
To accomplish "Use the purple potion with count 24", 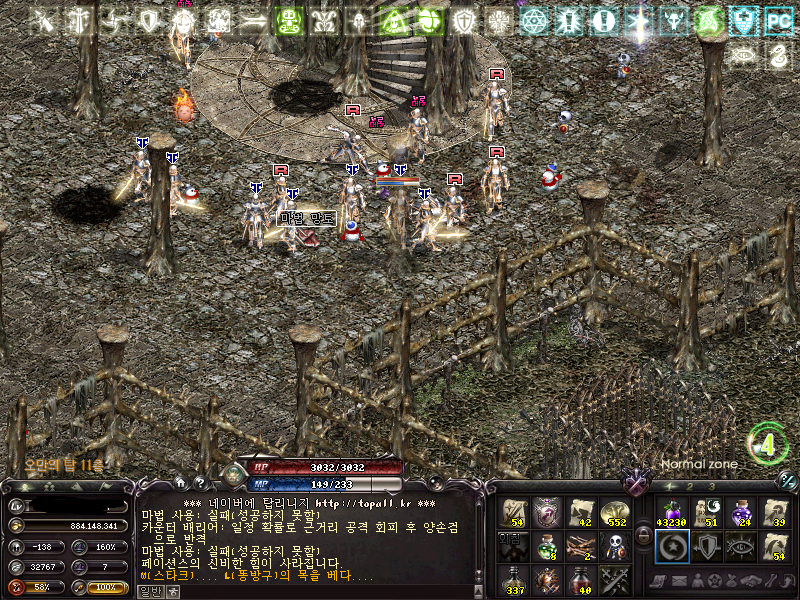I will point(741,513).
